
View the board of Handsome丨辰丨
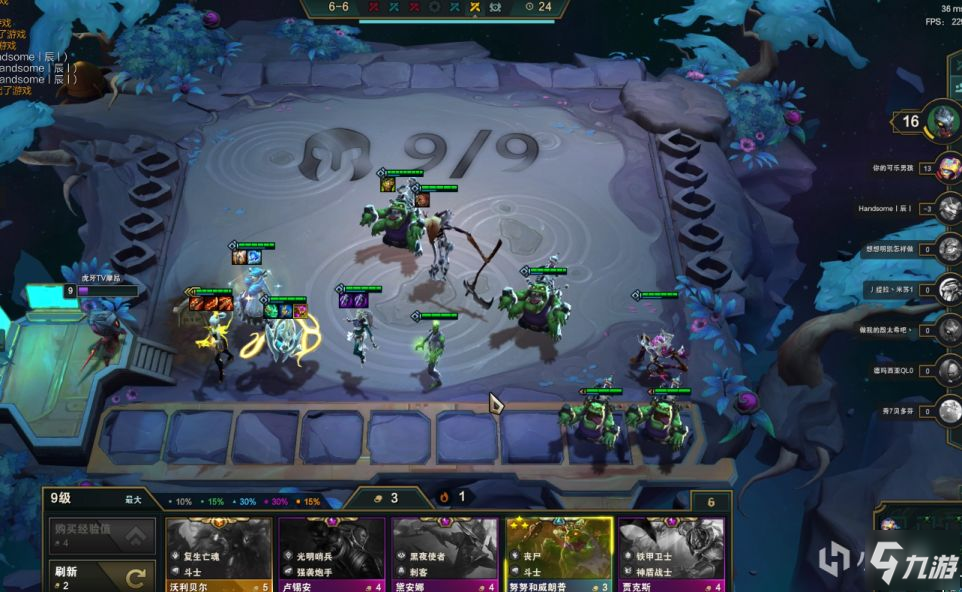948,208
